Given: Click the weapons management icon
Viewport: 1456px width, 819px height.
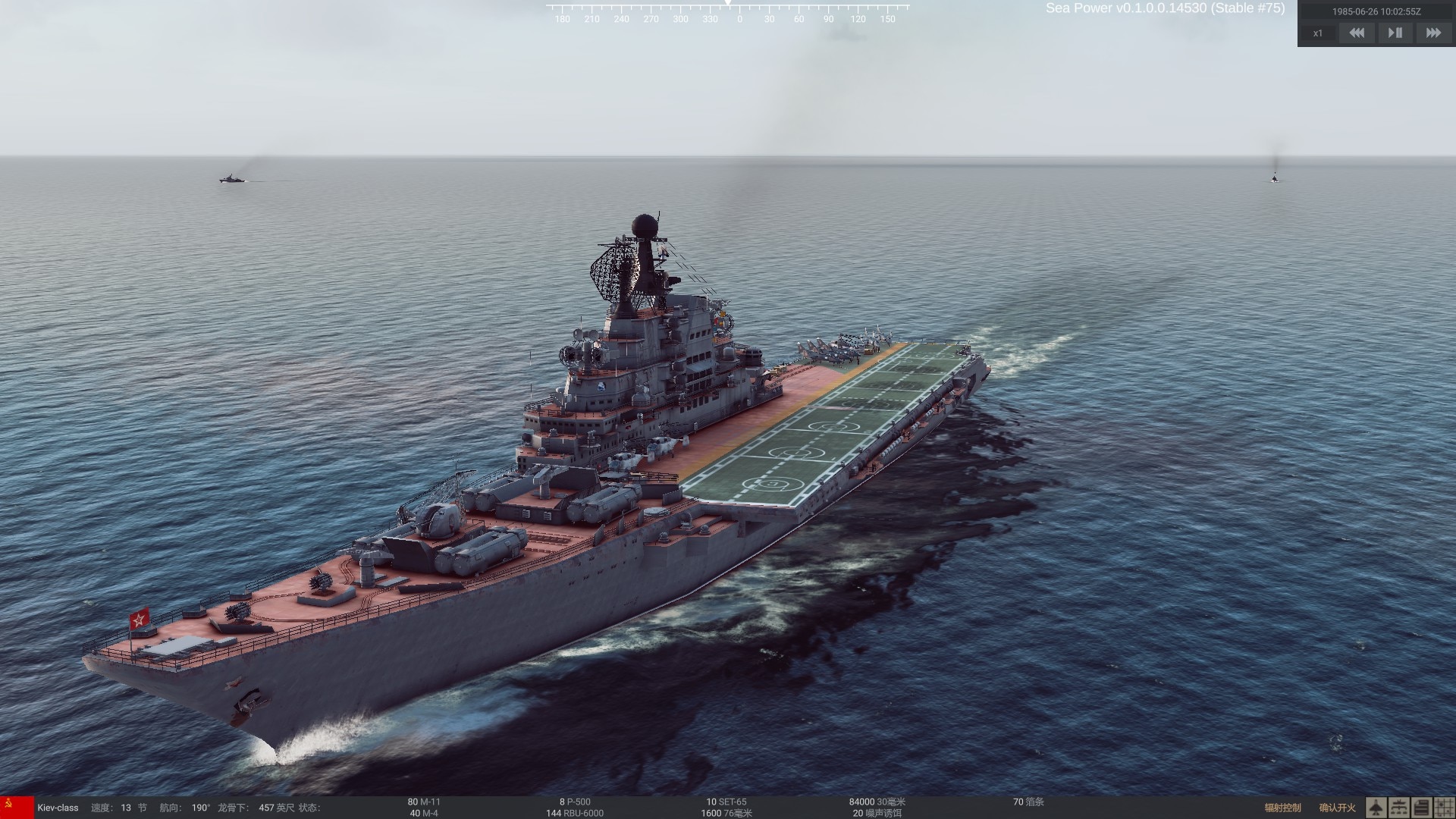Looking at the screenshot, I should pyautogui.click(x=1399, y=807).
